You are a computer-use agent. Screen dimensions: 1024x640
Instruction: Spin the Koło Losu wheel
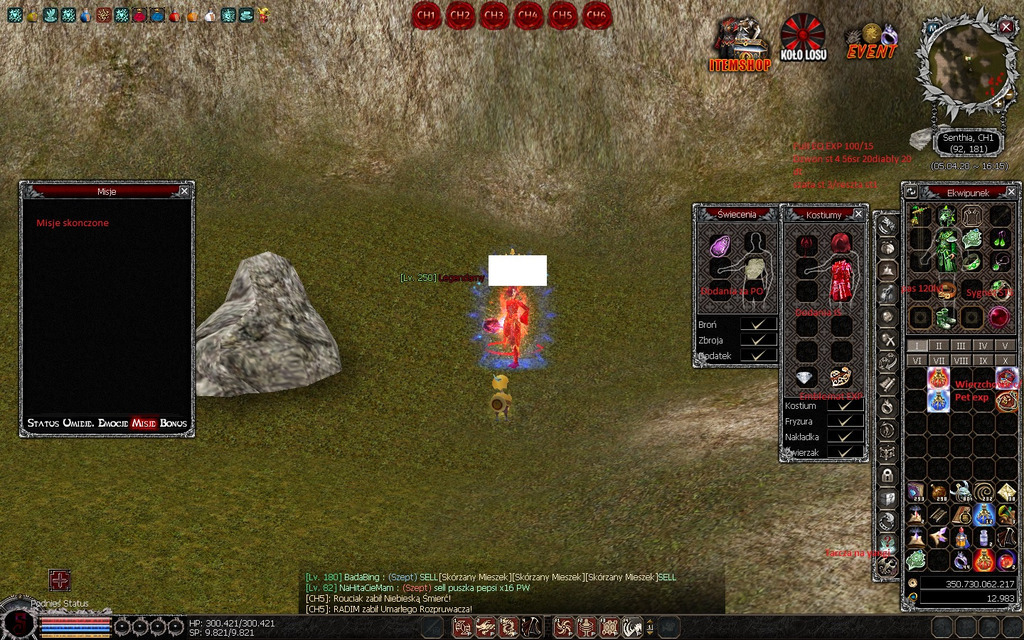pyautogui.click(x=803, y=38)
